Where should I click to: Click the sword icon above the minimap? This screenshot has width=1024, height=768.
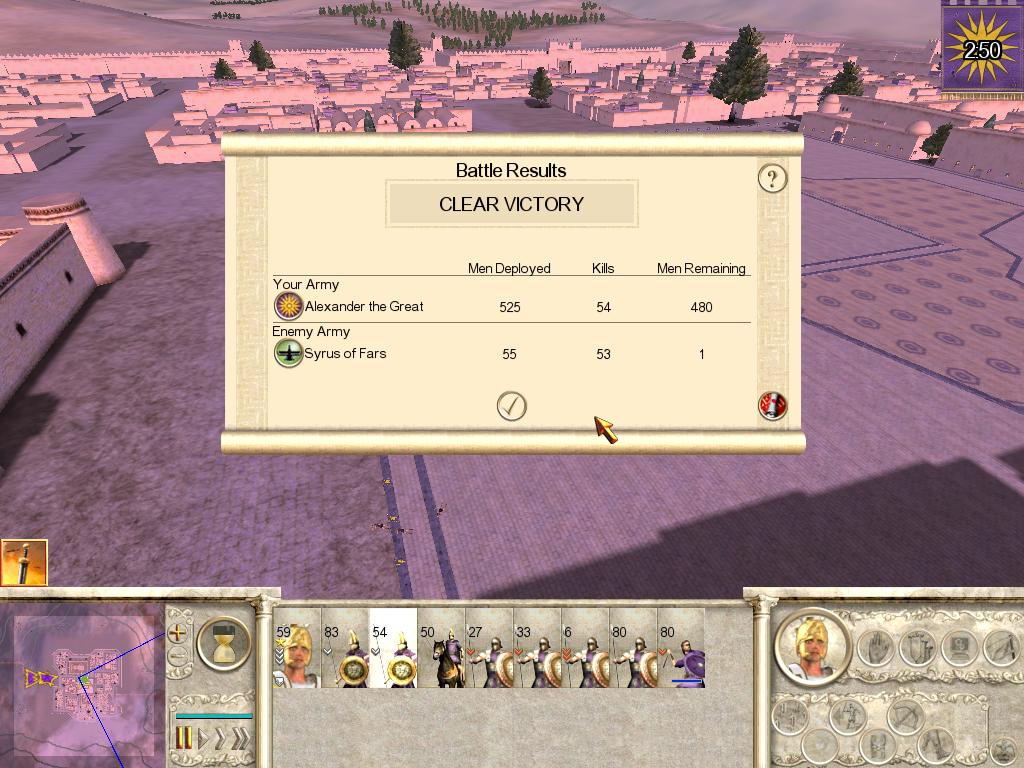(x=23, y=562)
